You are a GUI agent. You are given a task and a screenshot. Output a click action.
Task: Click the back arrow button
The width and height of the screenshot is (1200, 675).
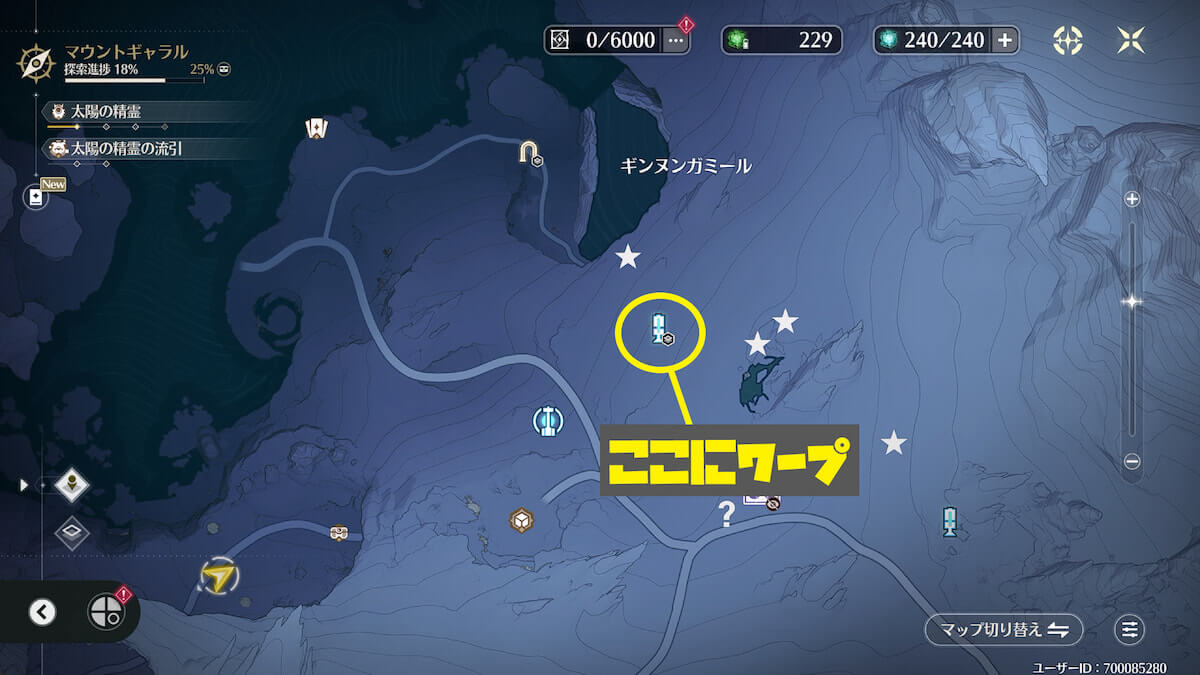click(42, 612)
